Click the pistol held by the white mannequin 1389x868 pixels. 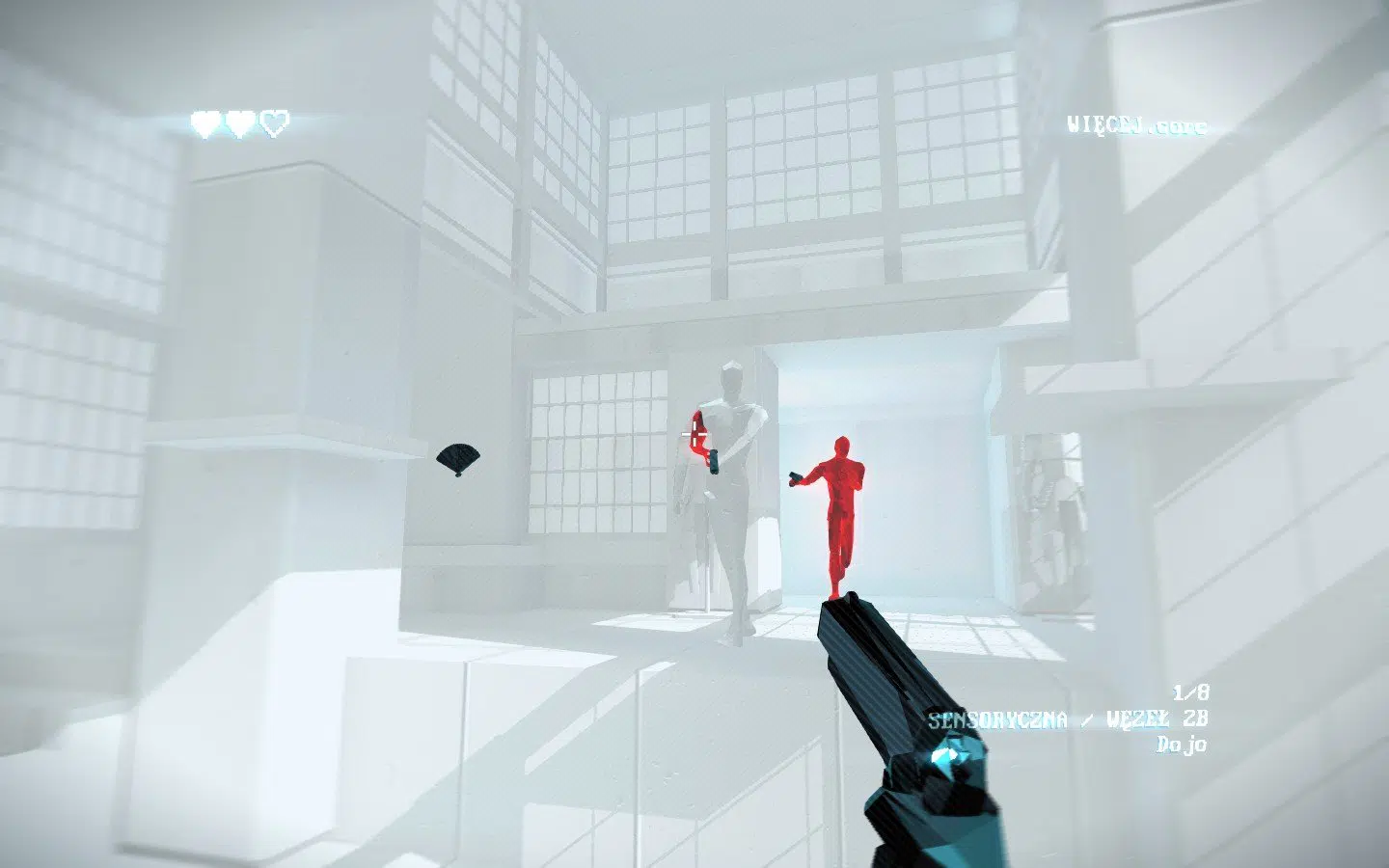pos(716,462)
